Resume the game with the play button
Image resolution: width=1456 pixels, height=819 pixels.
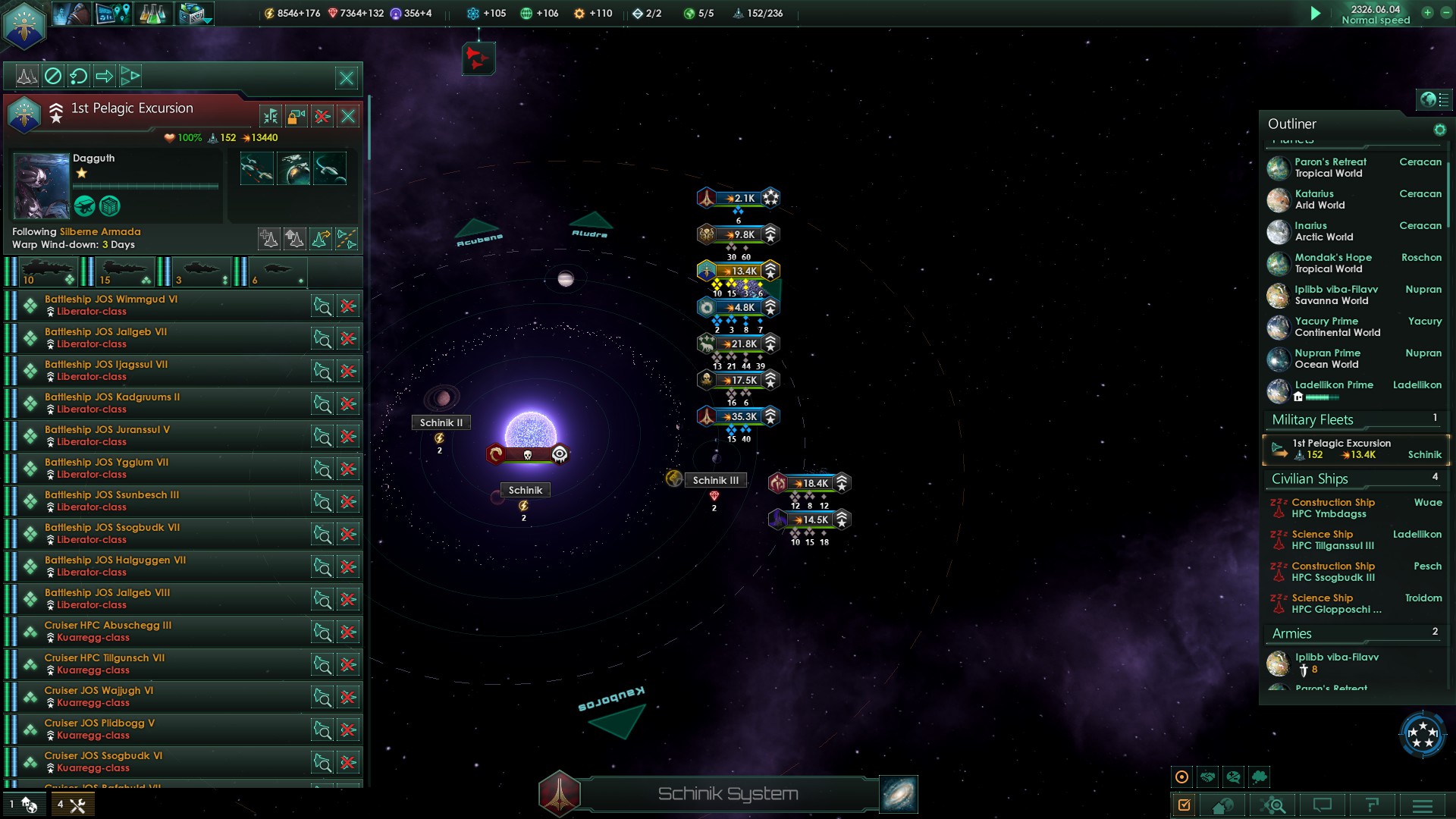pos(1316,13)
